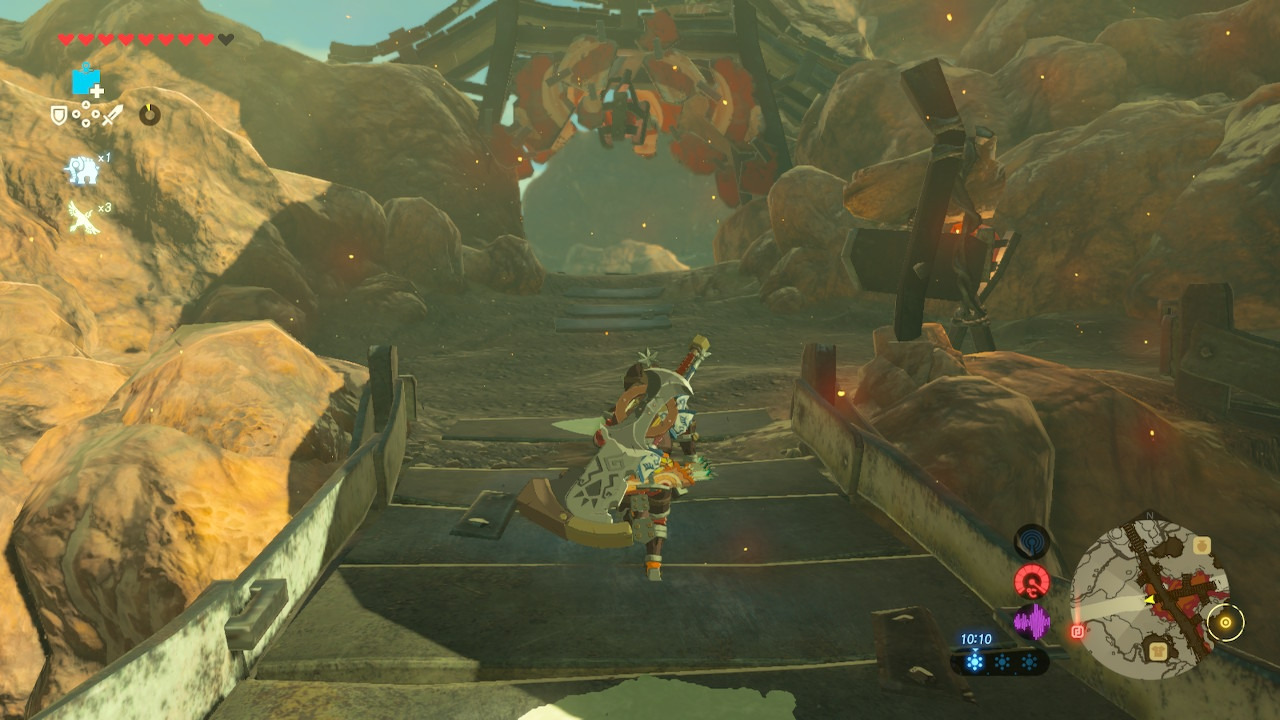Choose the shield quick-select icon
The width and height of the screenshot is (1280, 720).
(59, 115)
